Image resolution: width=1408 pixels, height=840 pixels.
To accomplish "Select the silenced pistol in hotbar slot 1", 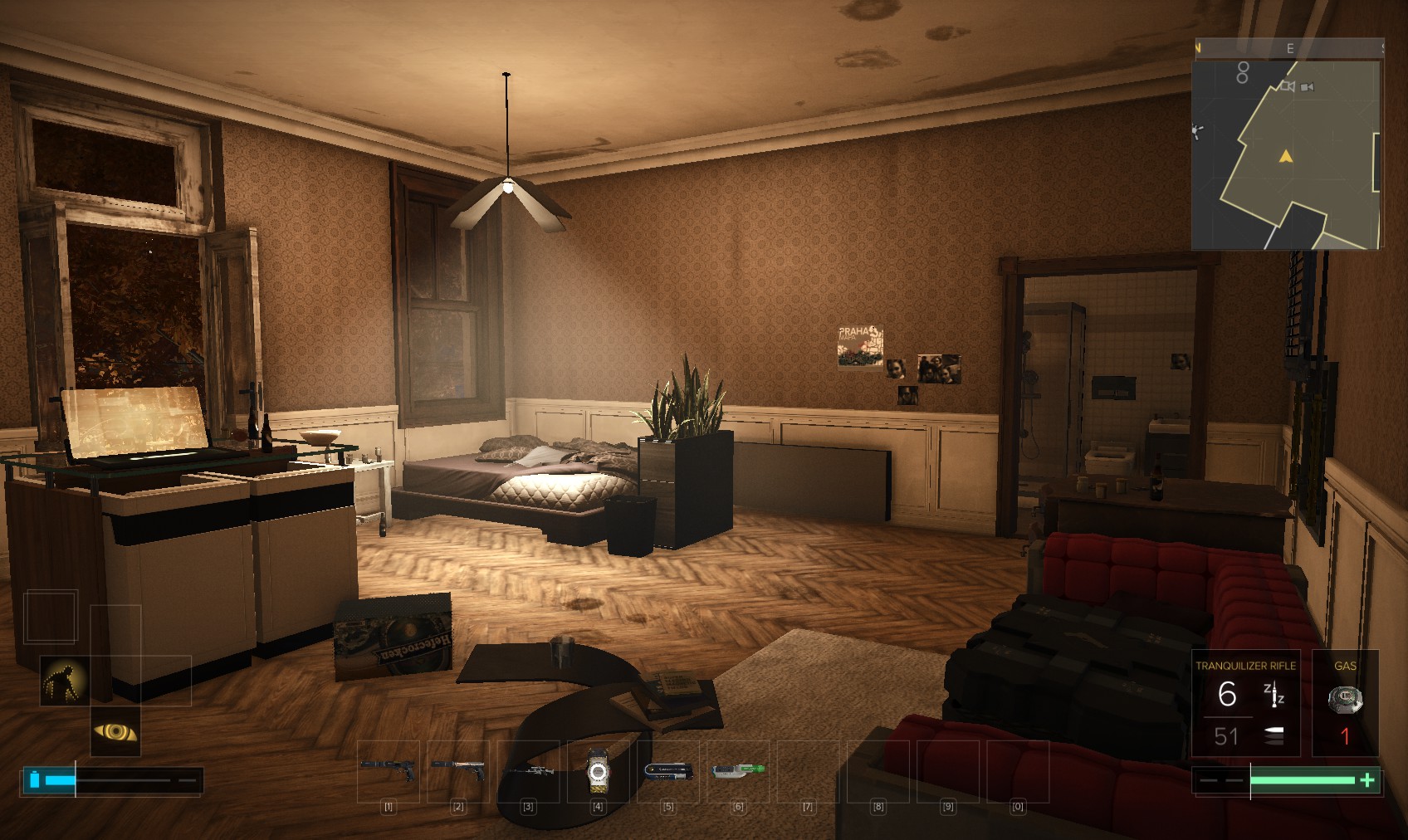I will tap(389, 770).
